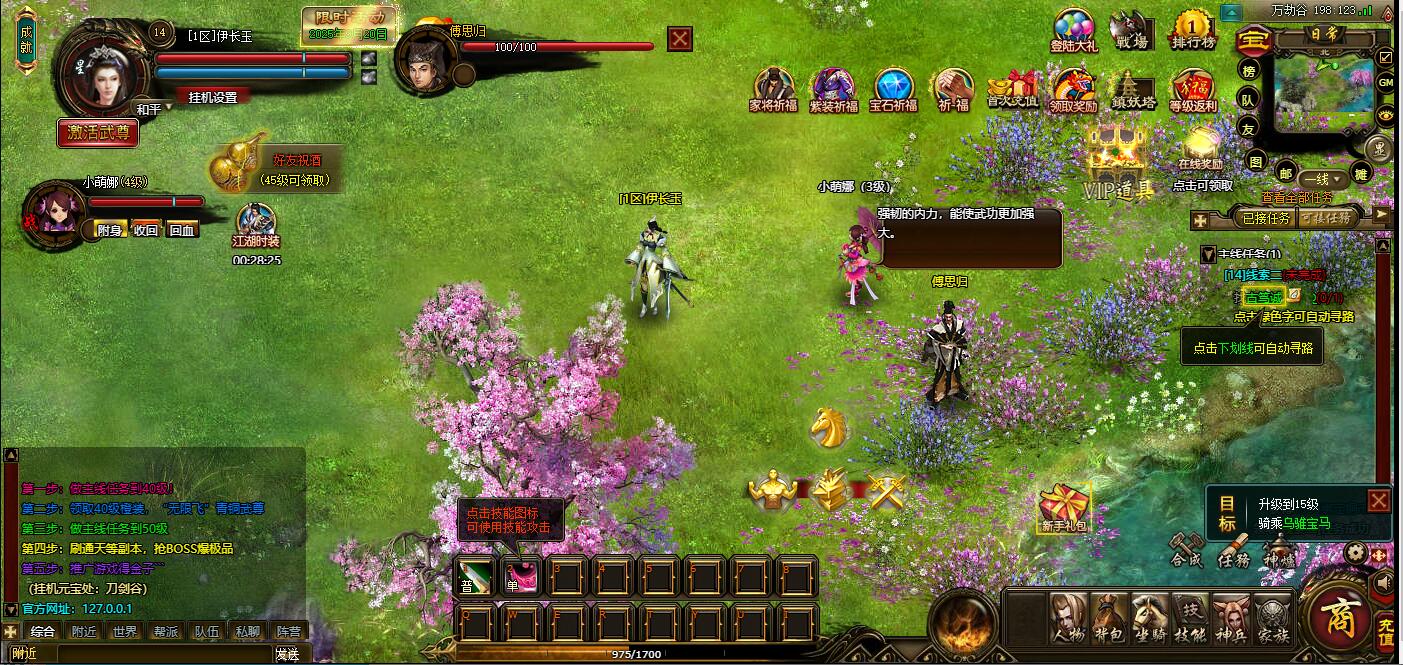Use the green sword 普 attack skill

(x=473, y=577)
